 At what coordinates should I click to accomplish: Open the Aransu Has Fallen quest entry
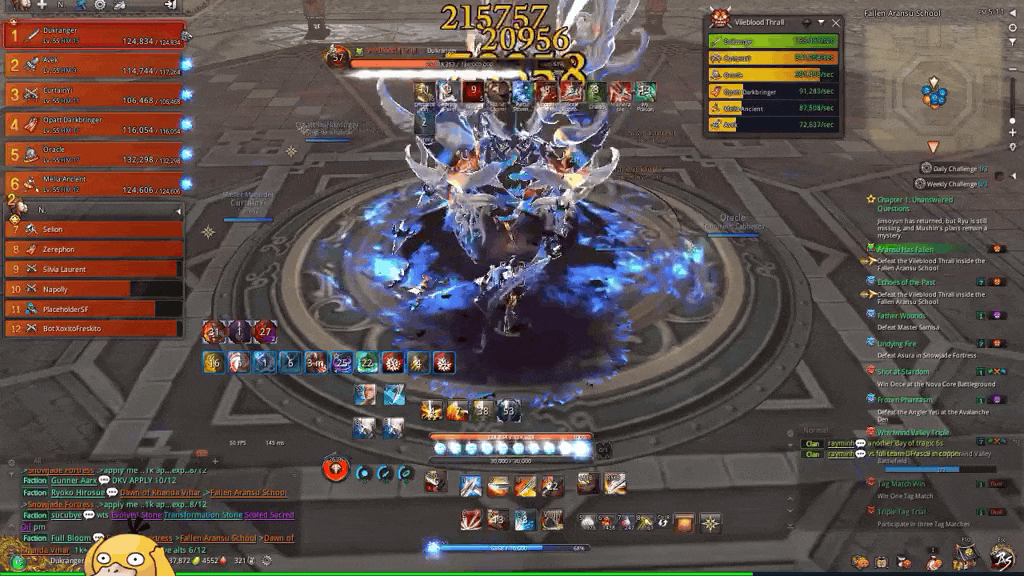click(905, 248)
